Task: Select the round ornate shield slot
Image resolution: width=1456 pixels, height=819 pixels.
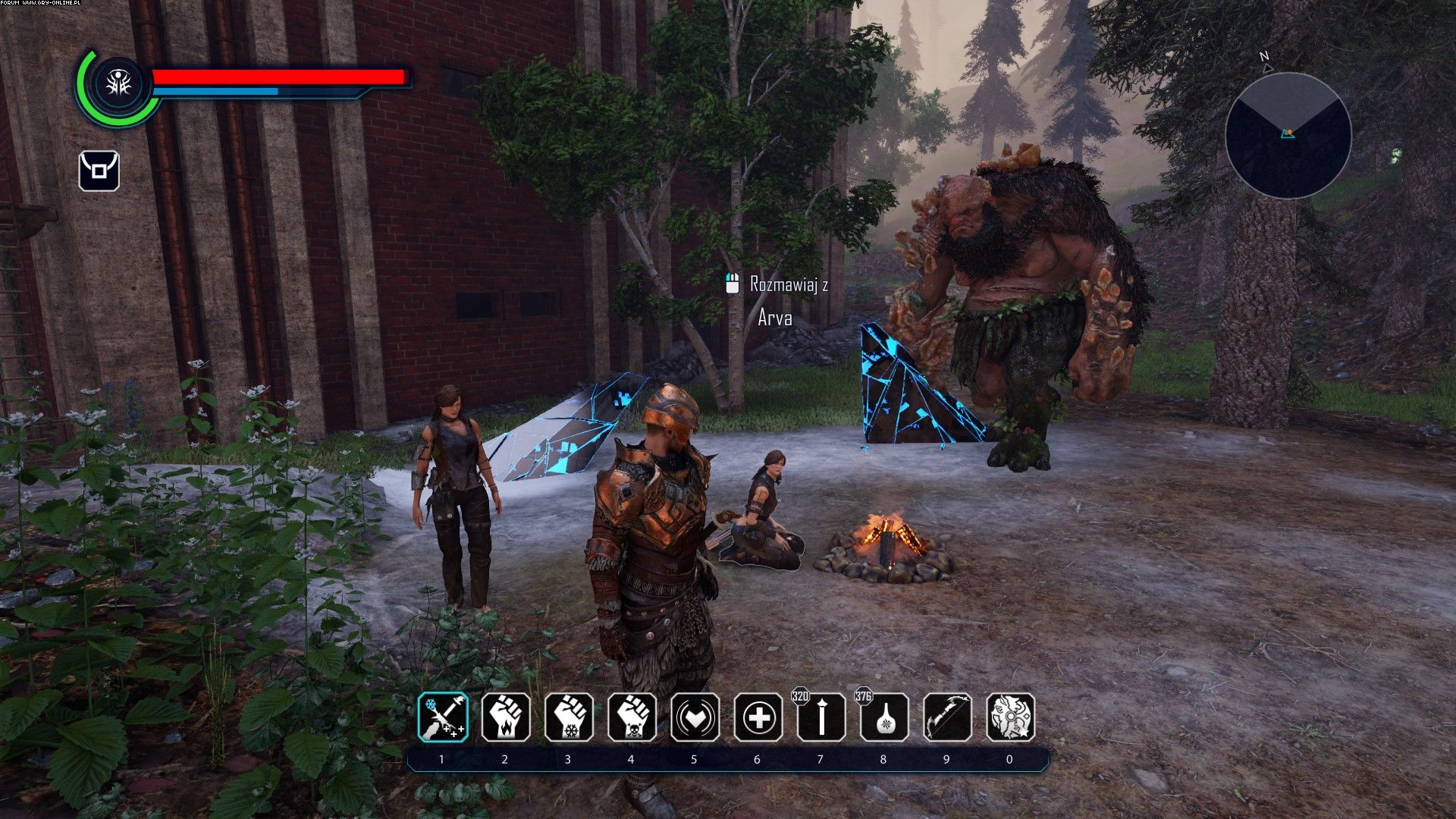Action: pos(1010,717)
